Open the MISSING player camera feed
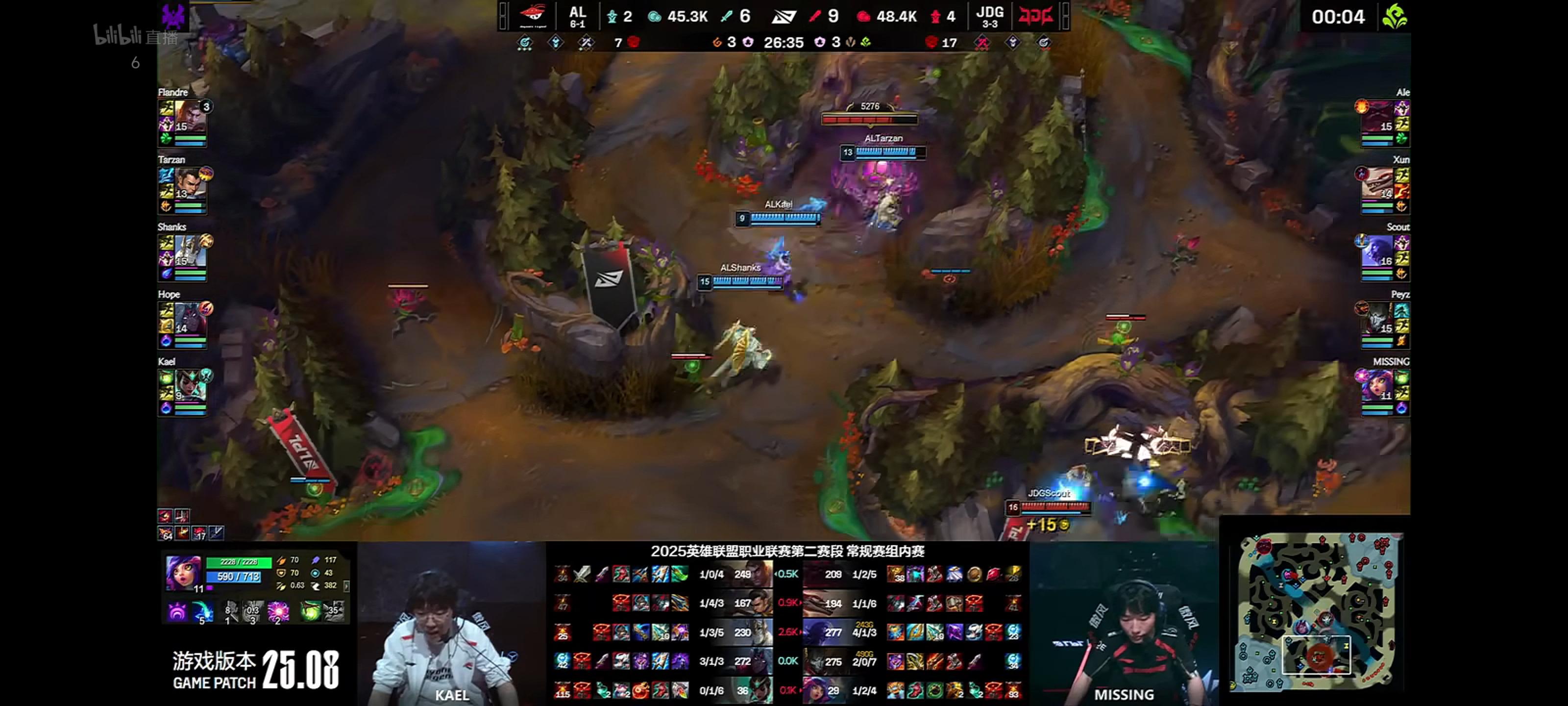This screenshot has height=706, width=1568. [1124, 624]
